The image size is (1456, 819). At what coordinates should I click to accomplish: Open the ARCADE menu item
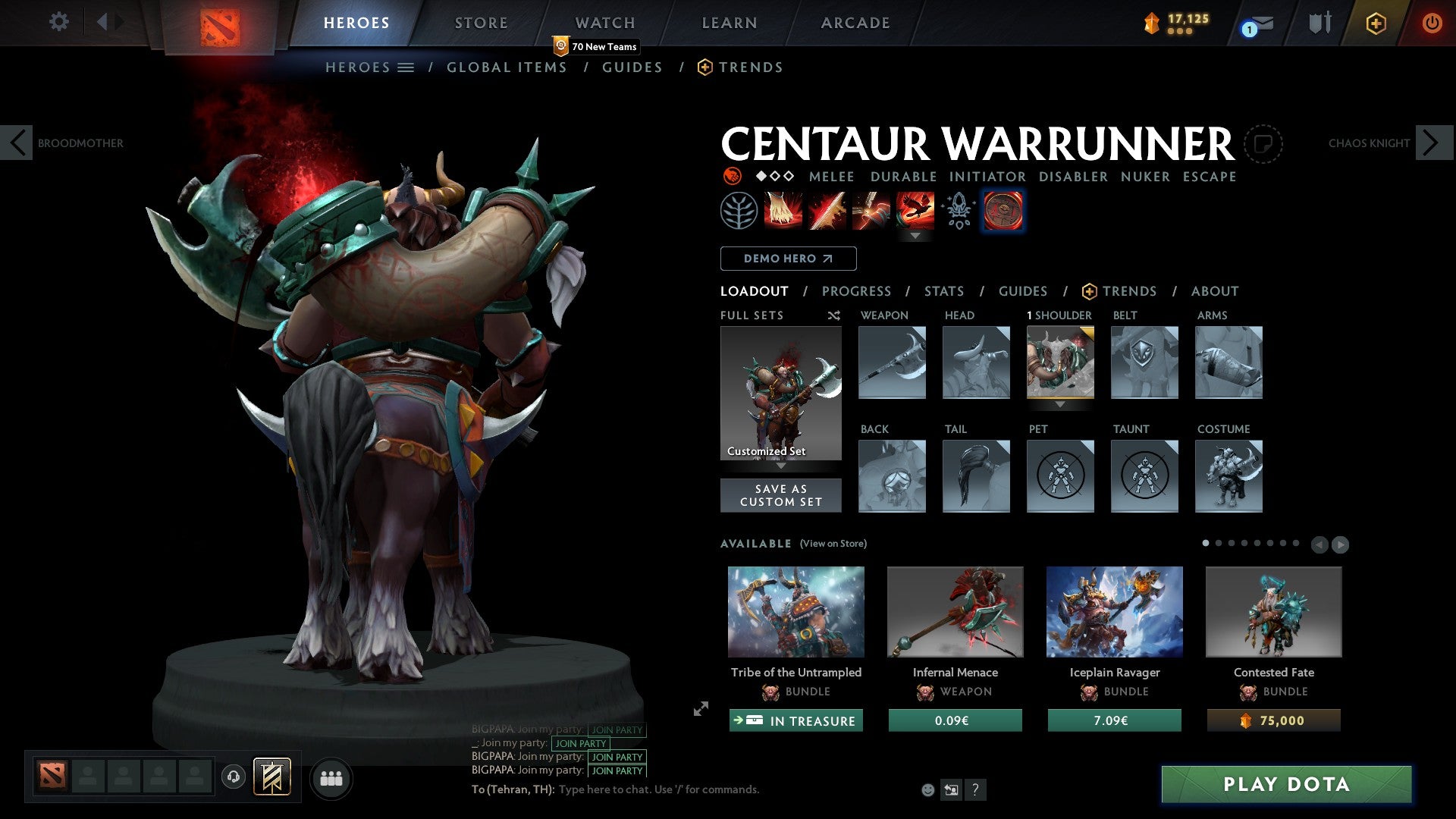tap(855, 22)
